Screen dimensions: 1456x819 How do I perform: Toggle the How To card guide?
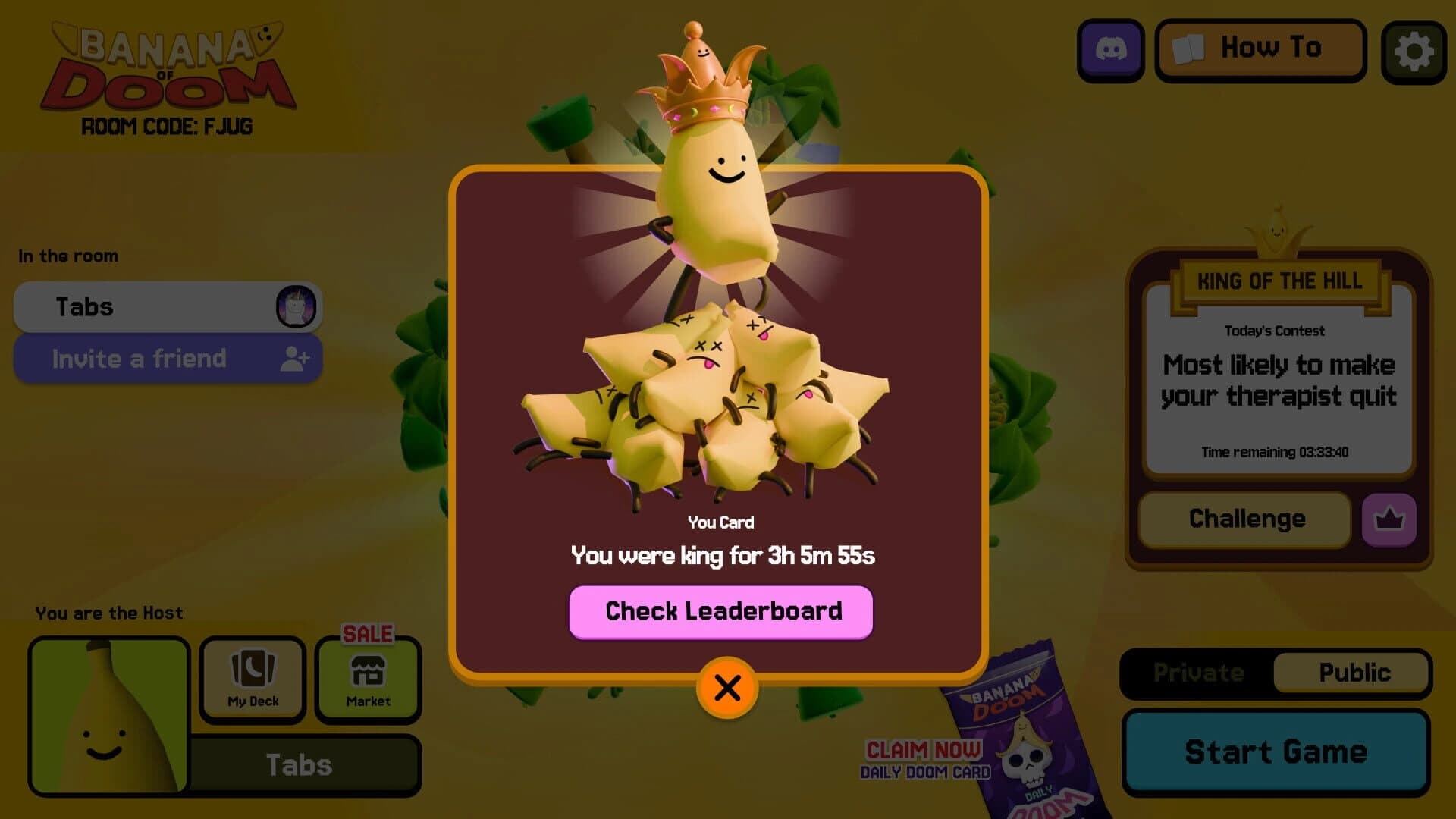pos(1260,49)
